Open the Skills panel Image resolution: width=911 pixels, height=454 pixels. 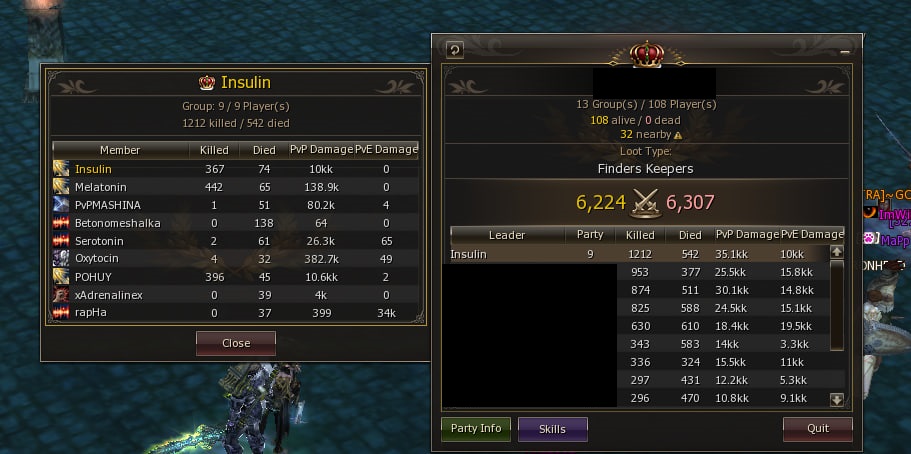[x=552, y=429]
